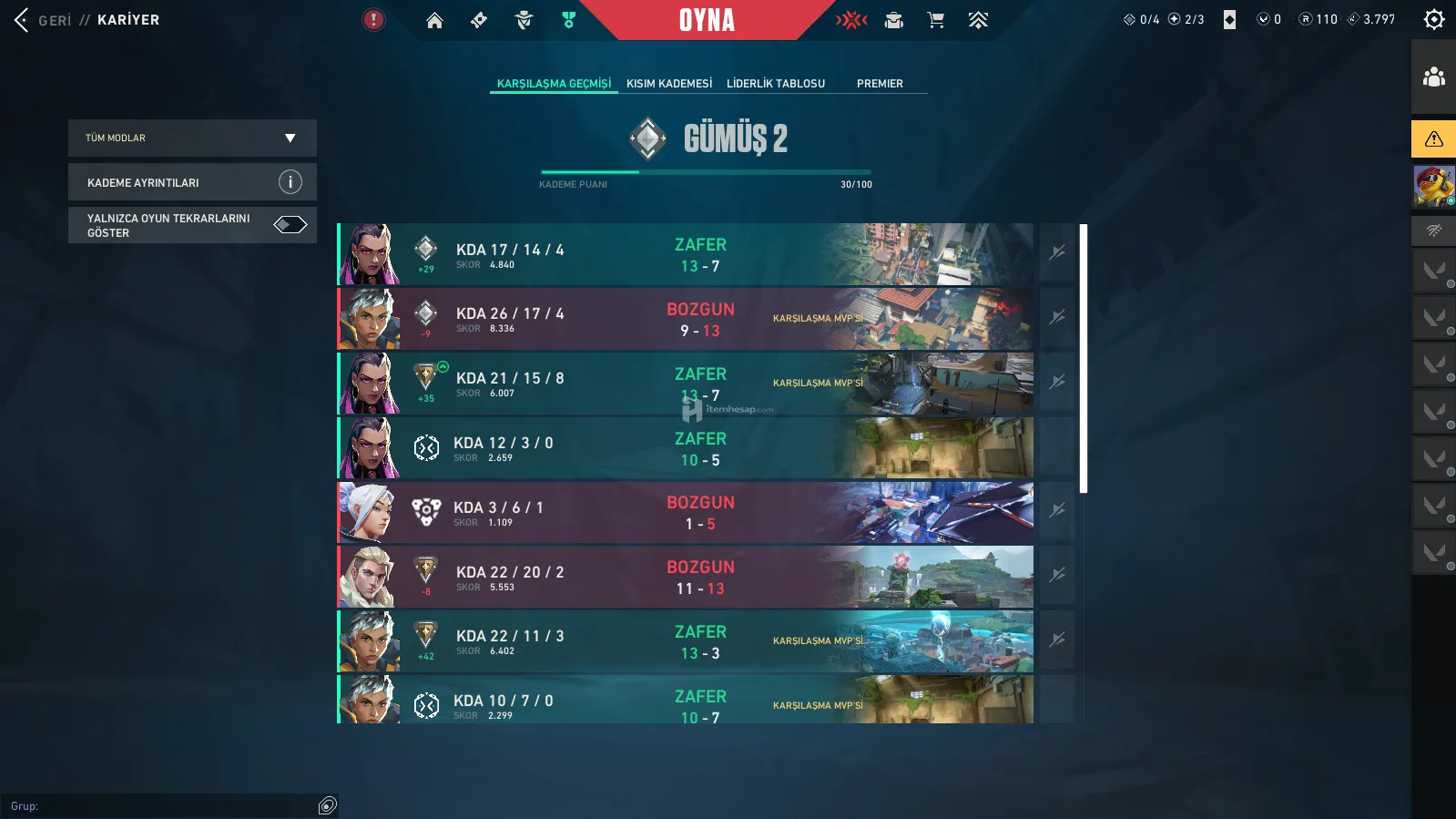The image size is (1456, 819).
Task: Open the settings gear icon
Action: pyautogui.click(x=1433, y=19)
